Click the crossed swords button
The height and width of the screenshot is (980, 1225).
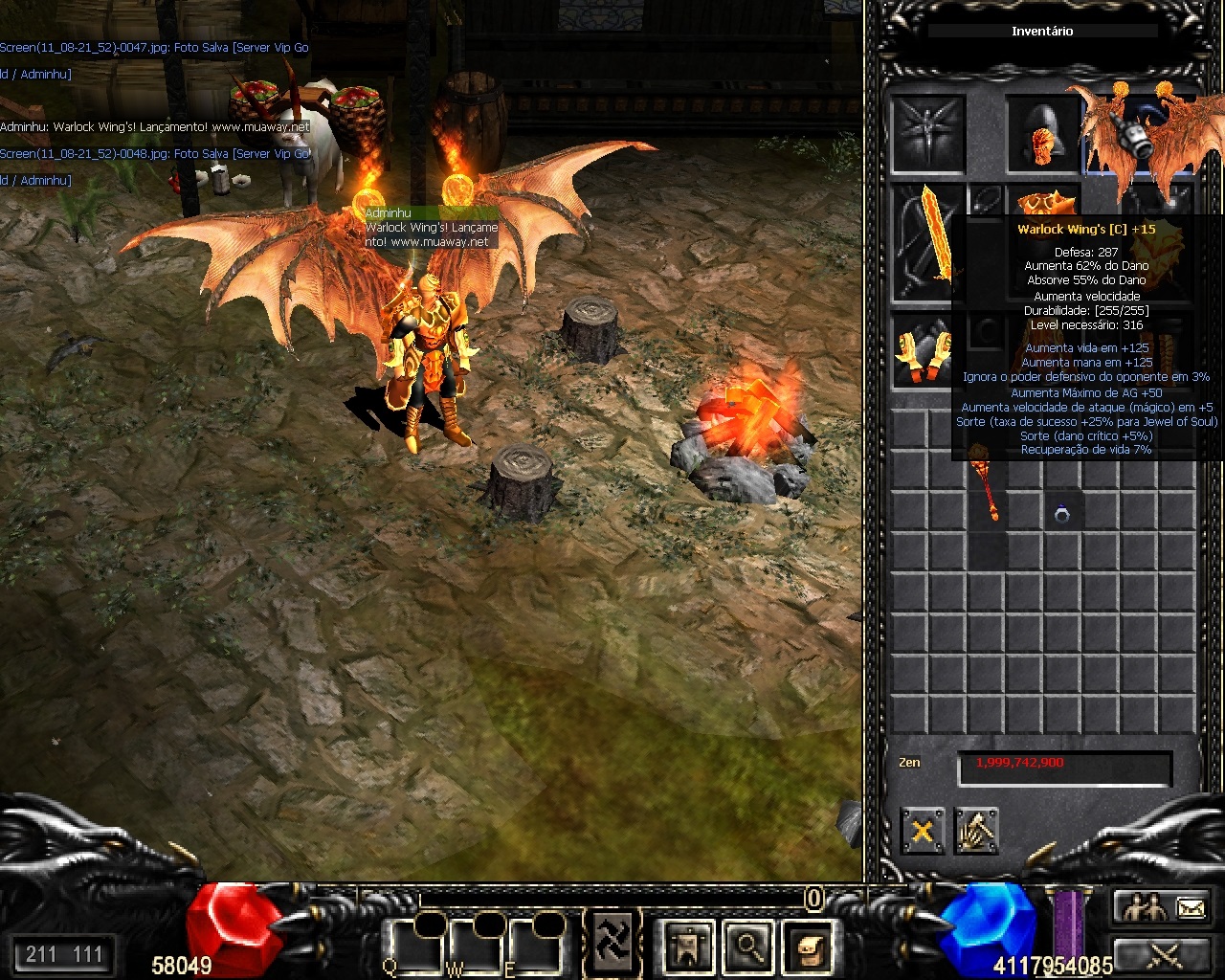1165,955
